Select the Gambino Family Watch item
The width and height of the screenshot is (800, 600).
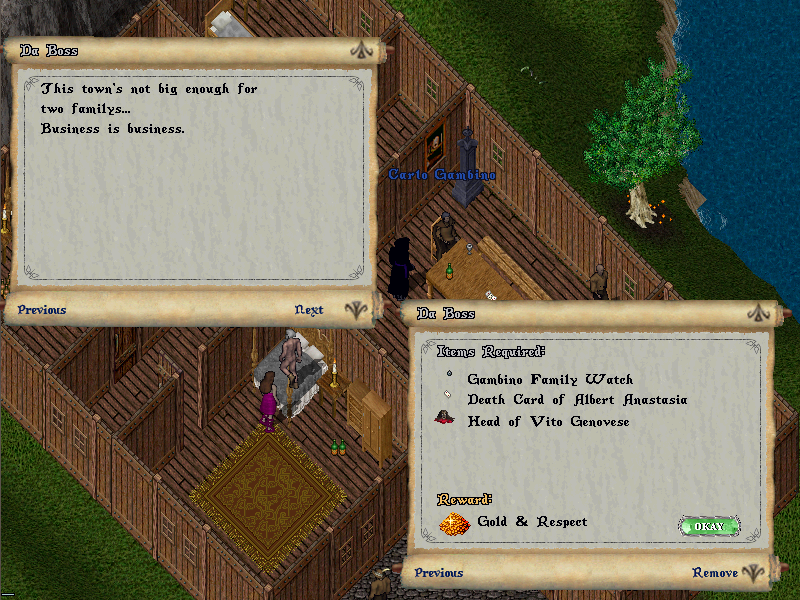click(x=550, y=380)
